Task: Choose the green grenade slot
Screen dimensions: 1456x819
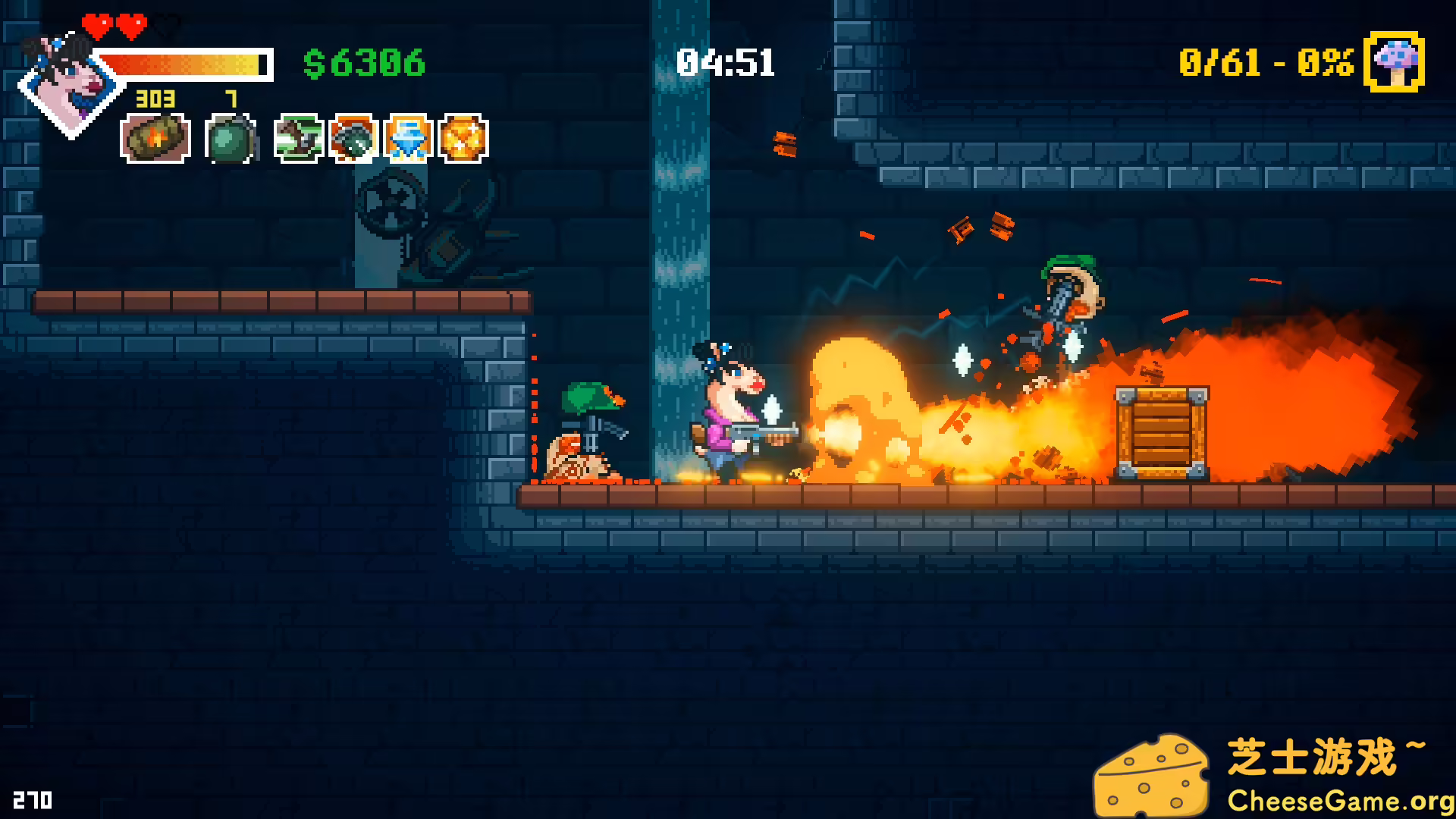Action: [230, 139]
